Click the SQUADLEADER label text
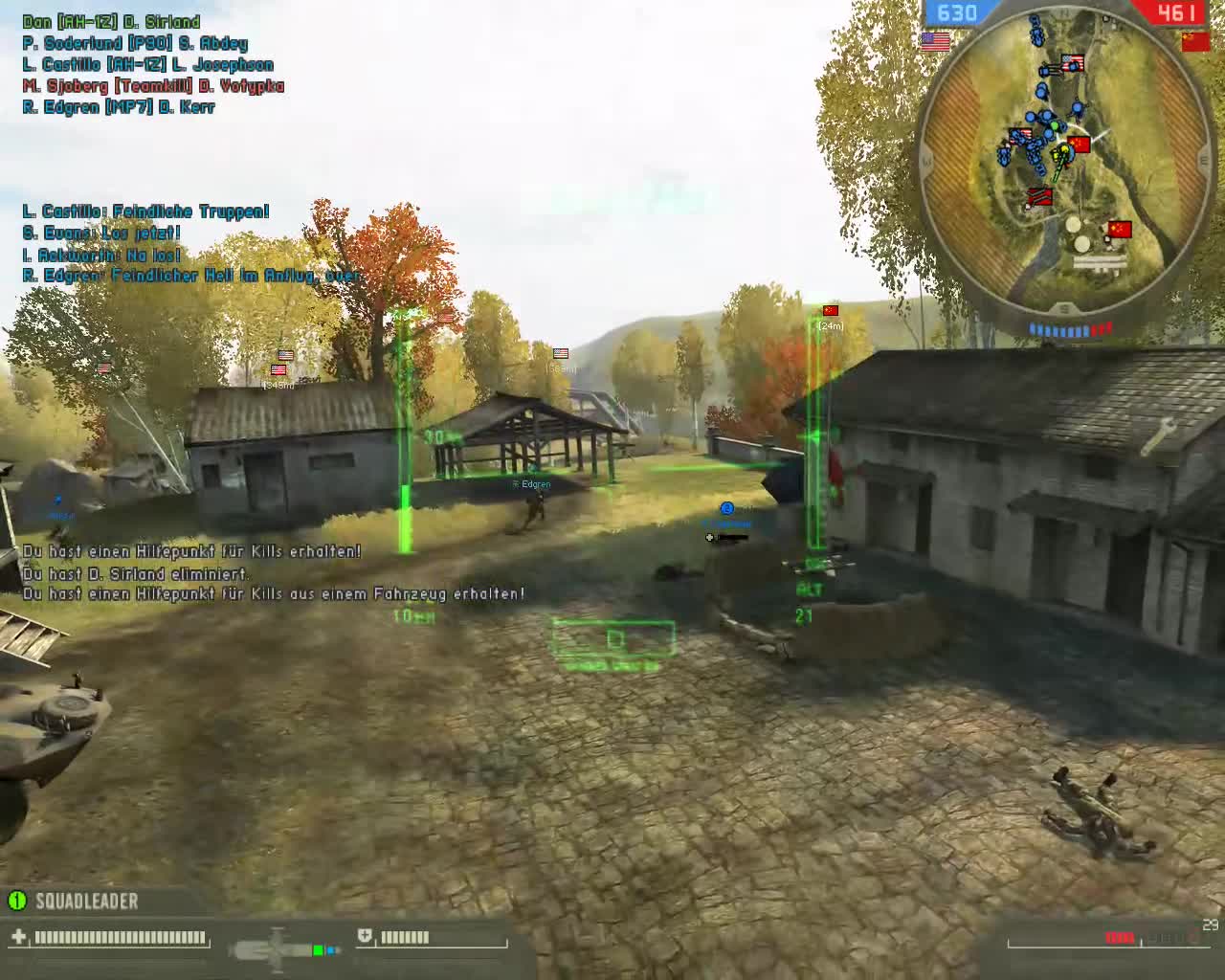The width and height of the screenshot is (1225, 980). coord(86,901)
